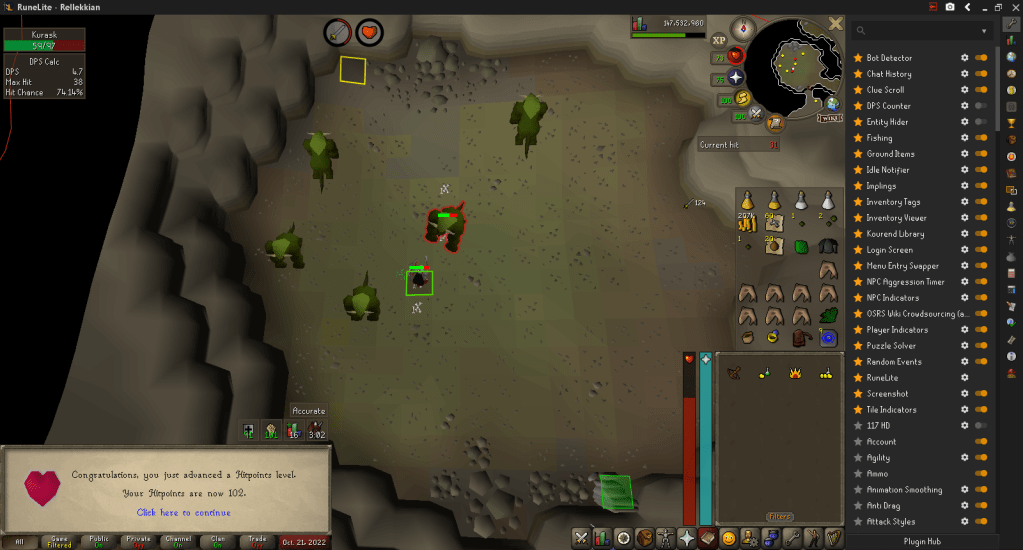Toggle the Ground Items plugin switch
1023x550 pixels.
[981, 154]
